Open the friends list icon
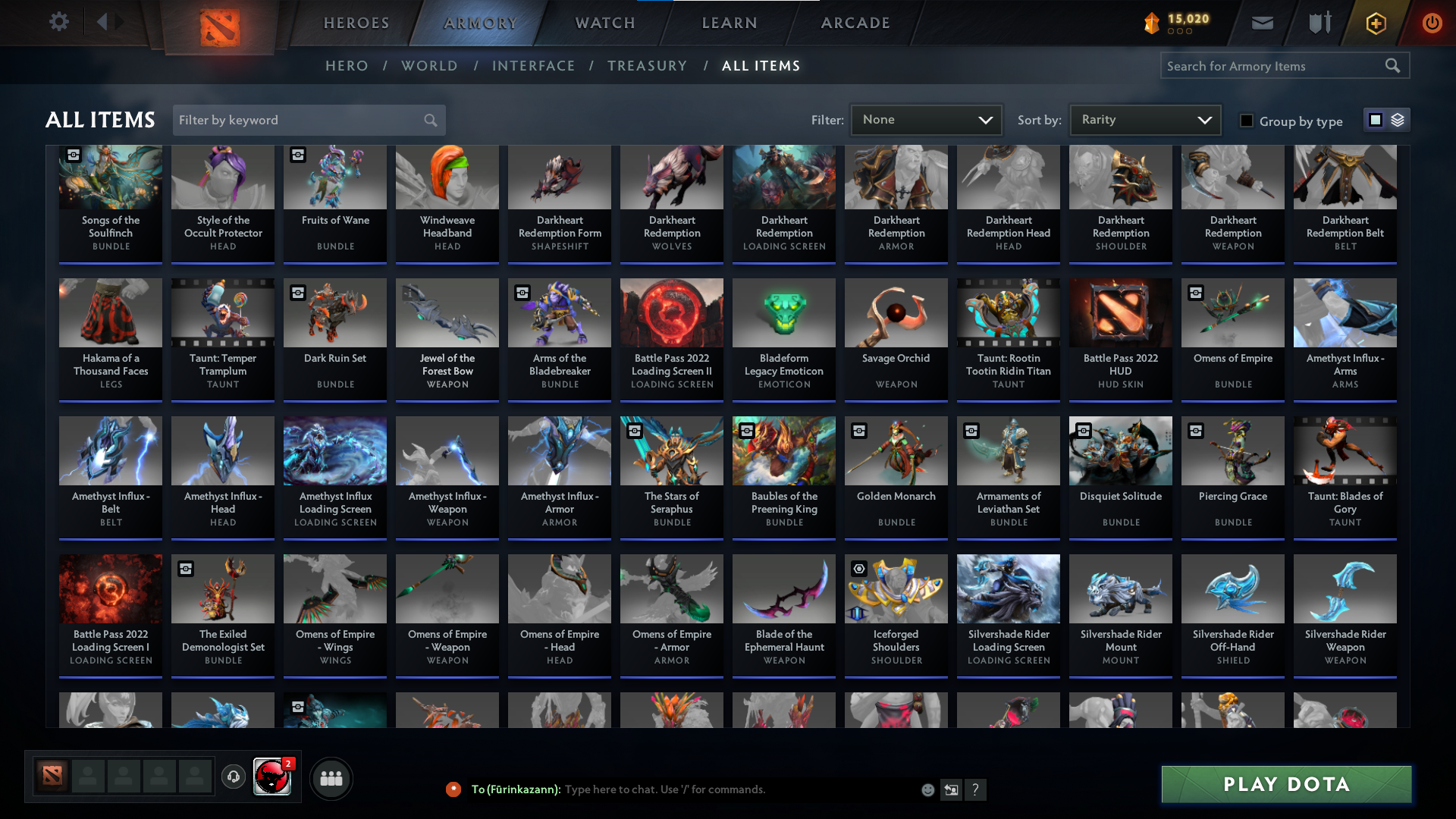The height and width of the screenshot is (819, 1456). (331, 777)
